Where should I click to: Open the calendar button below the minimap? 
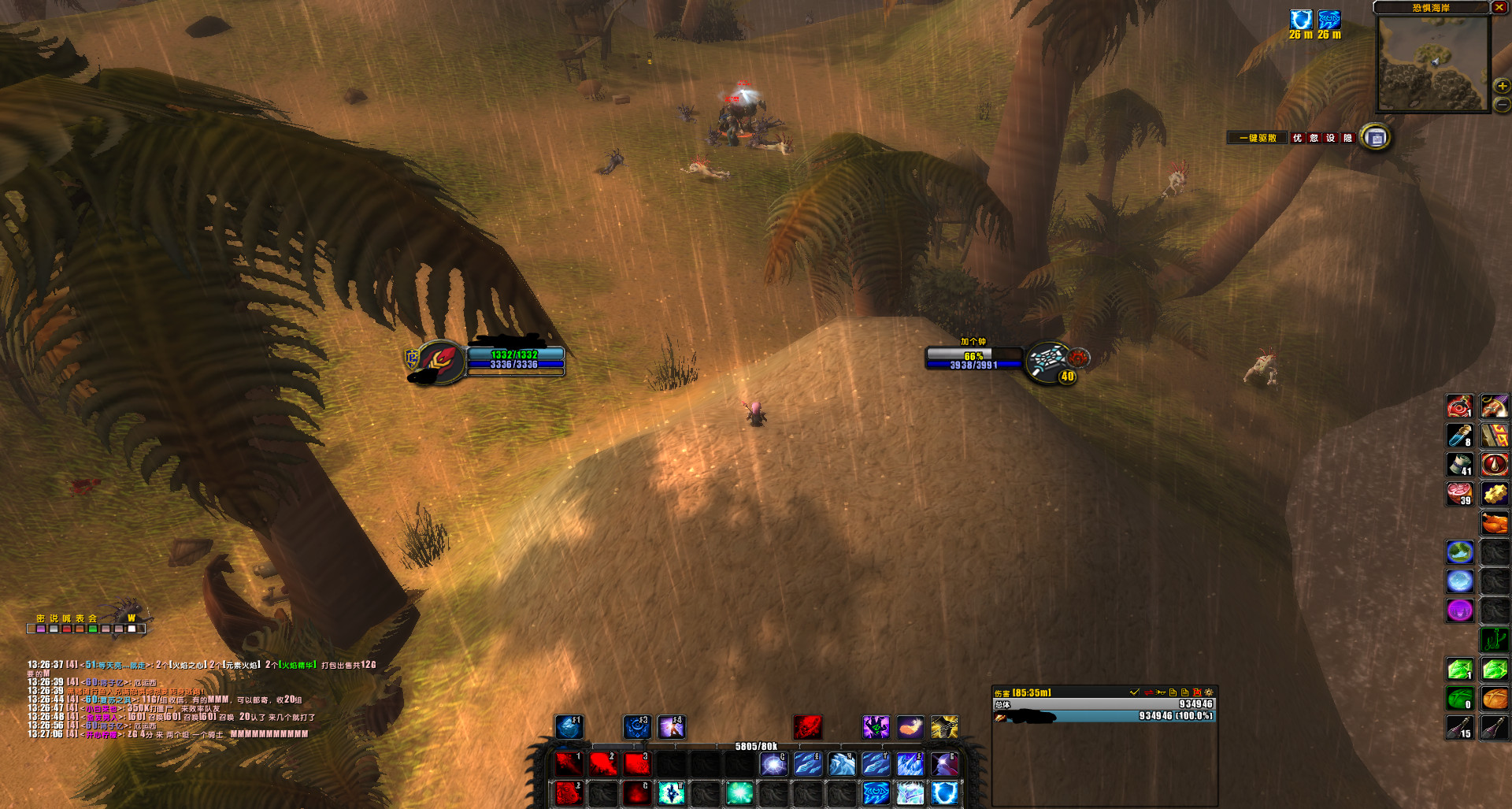pos(1376,138)
